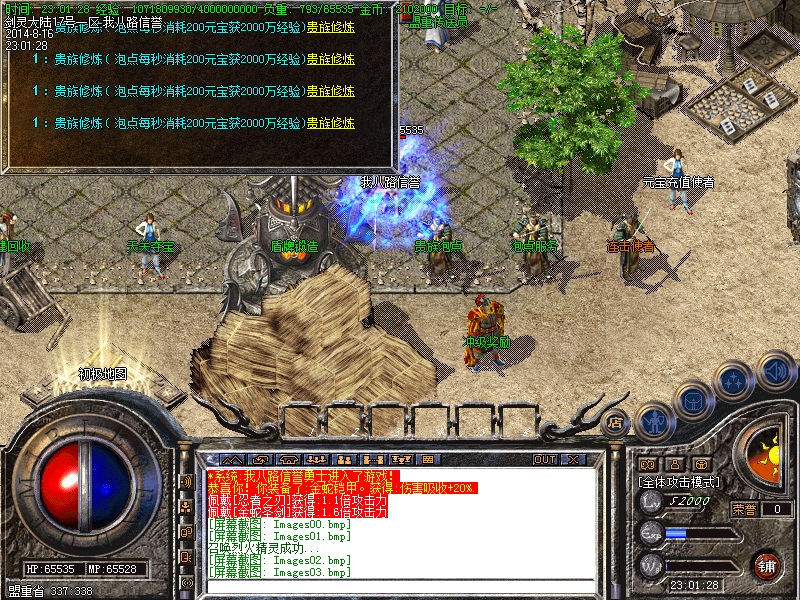
Task: Open the character figure round button
Action: coord(653,421)
